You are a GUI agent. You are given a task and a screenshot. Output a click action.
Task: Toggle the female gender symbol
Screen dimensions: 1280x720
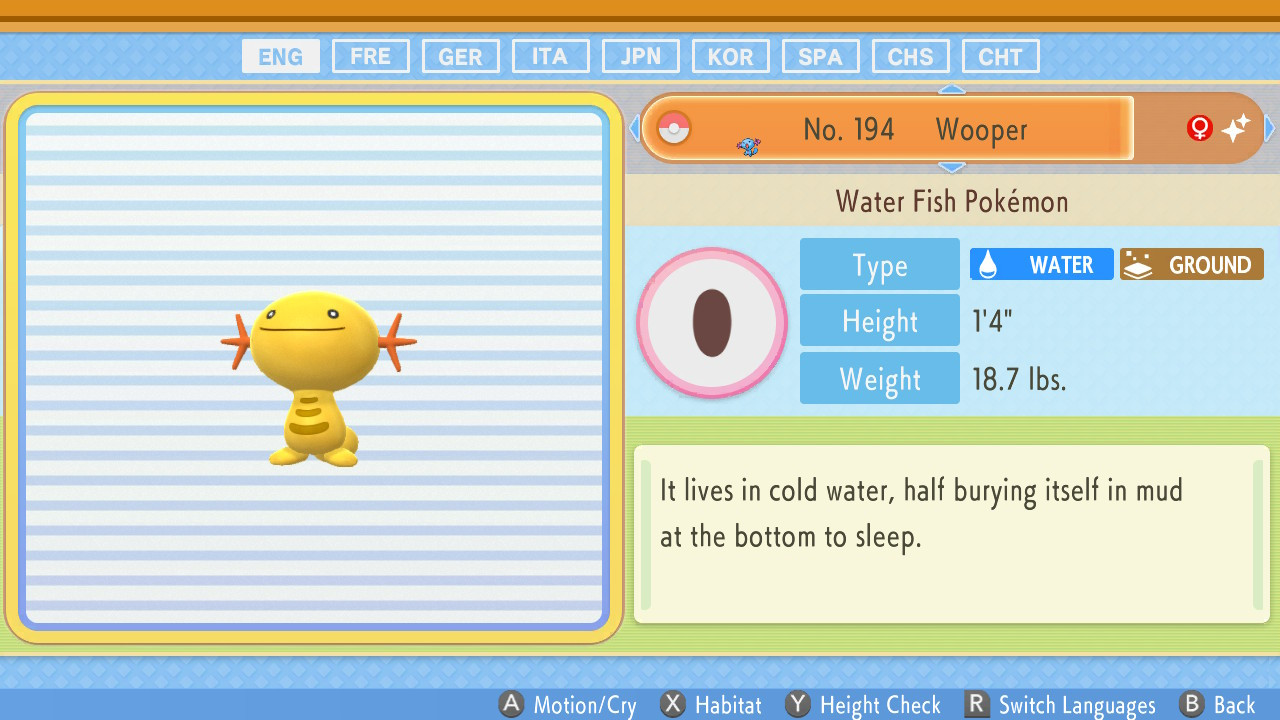[1198, 128]
